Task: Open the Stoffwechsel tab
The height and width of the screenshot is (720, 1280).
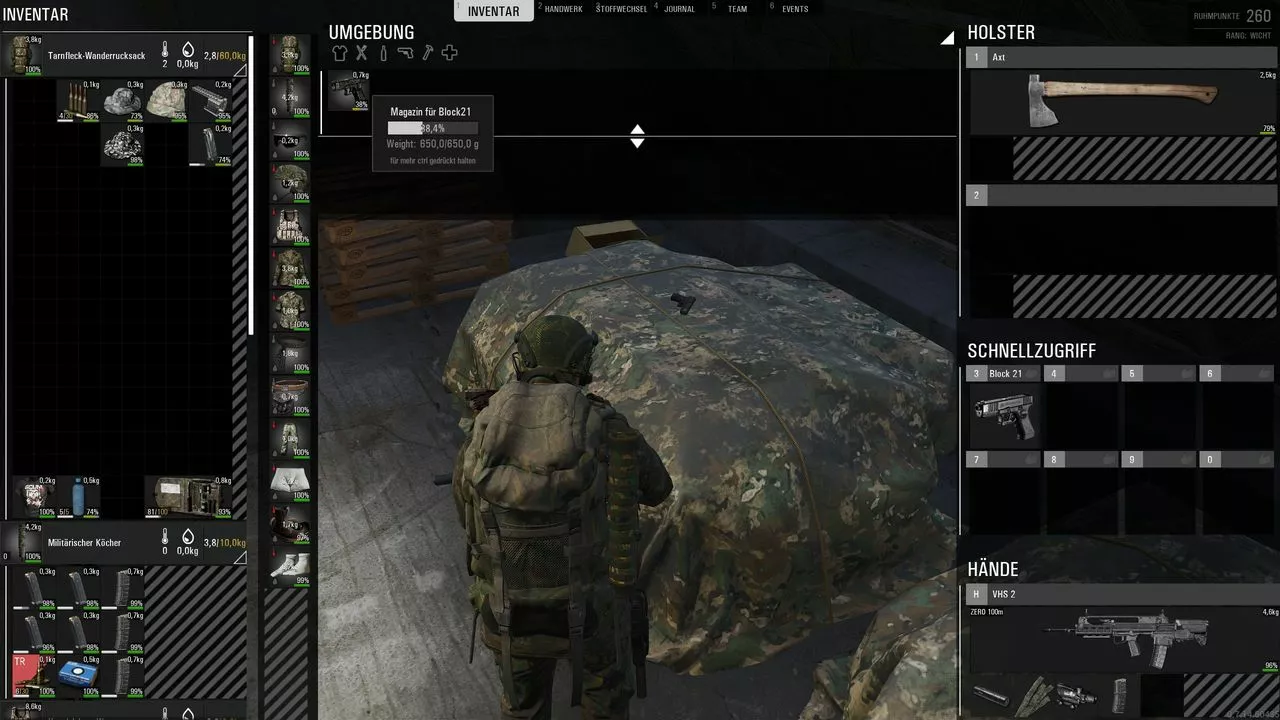Action: click(x=621, y=9)
